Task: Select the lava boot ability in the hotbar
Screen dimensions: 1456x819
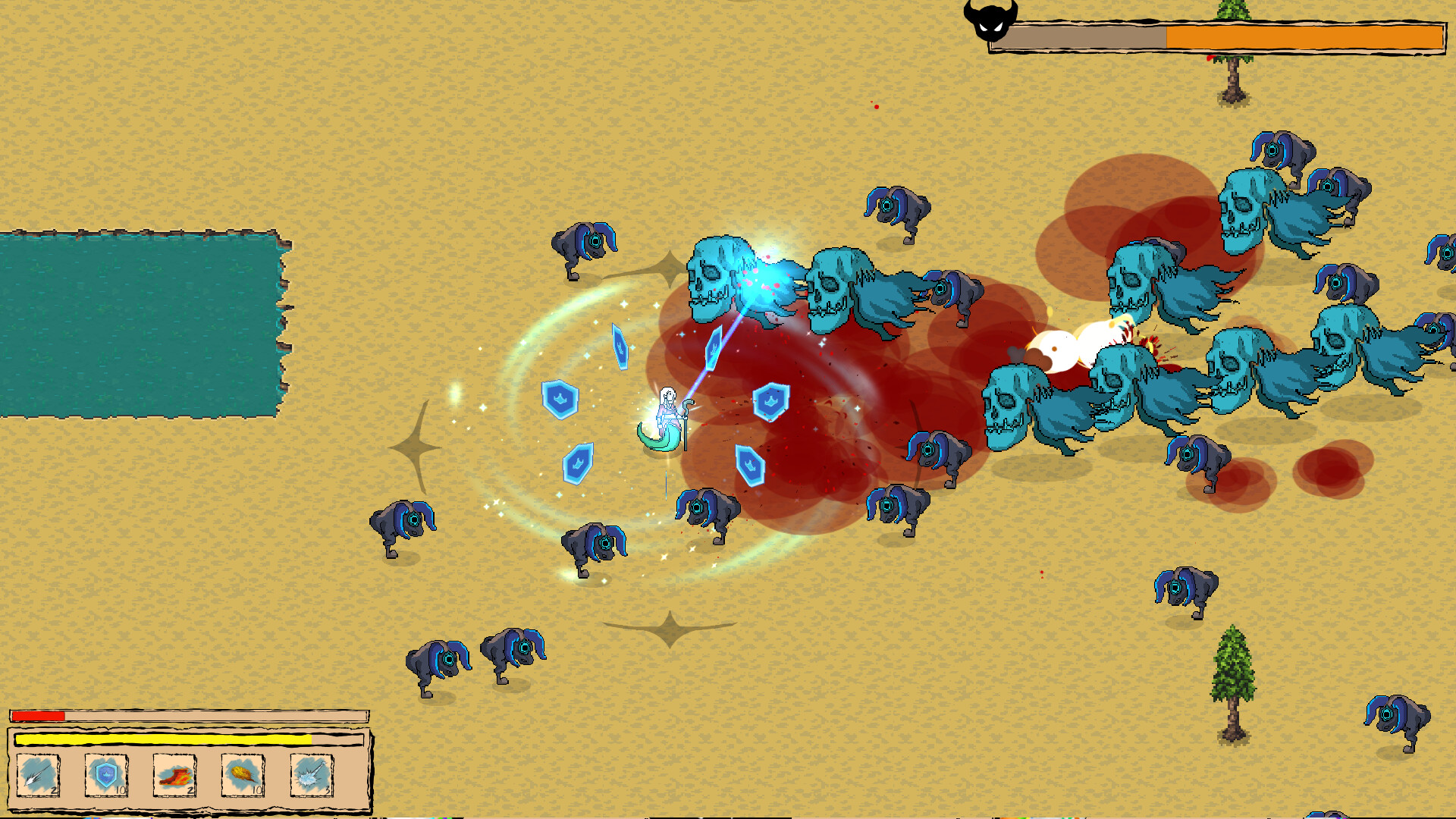Action: (173, 775)
